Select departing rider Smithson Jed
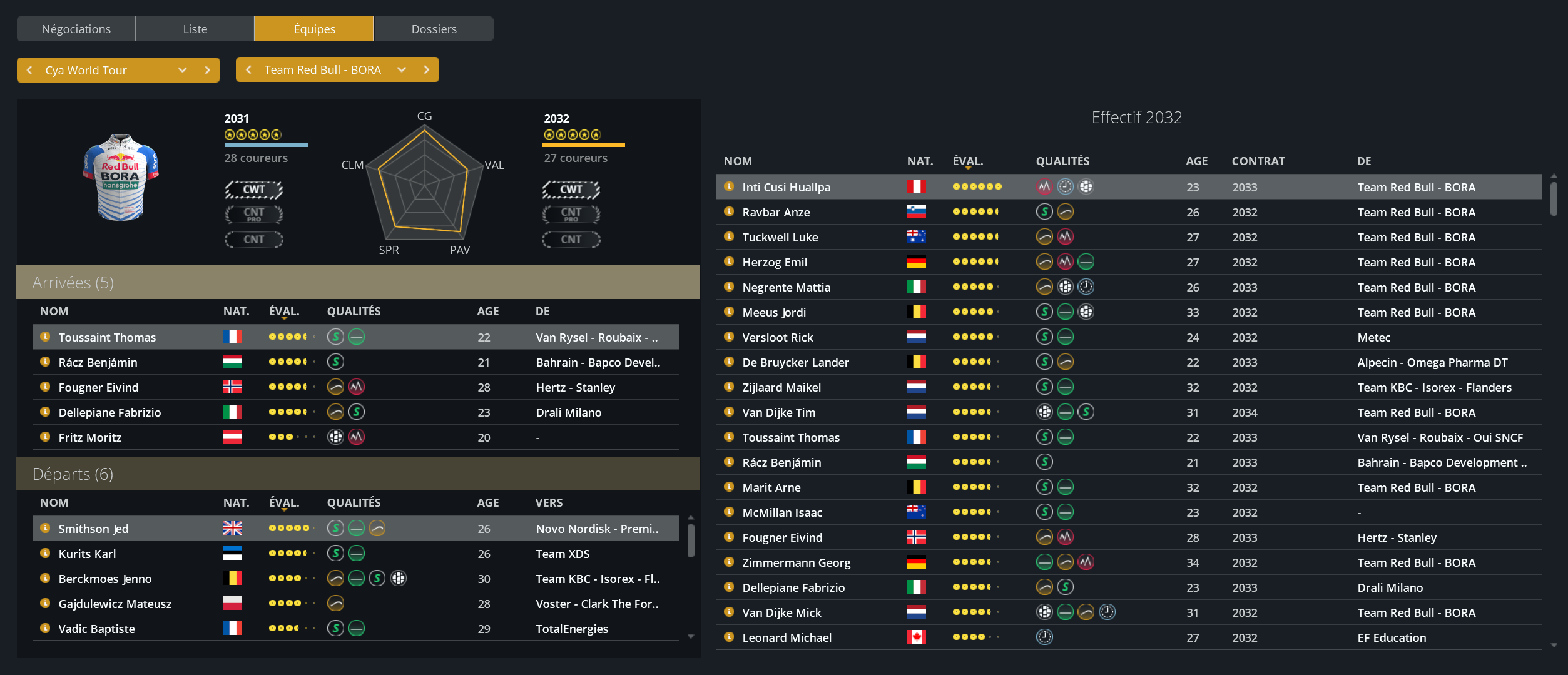Screen dimensions: 1568x675 point(93,529)
